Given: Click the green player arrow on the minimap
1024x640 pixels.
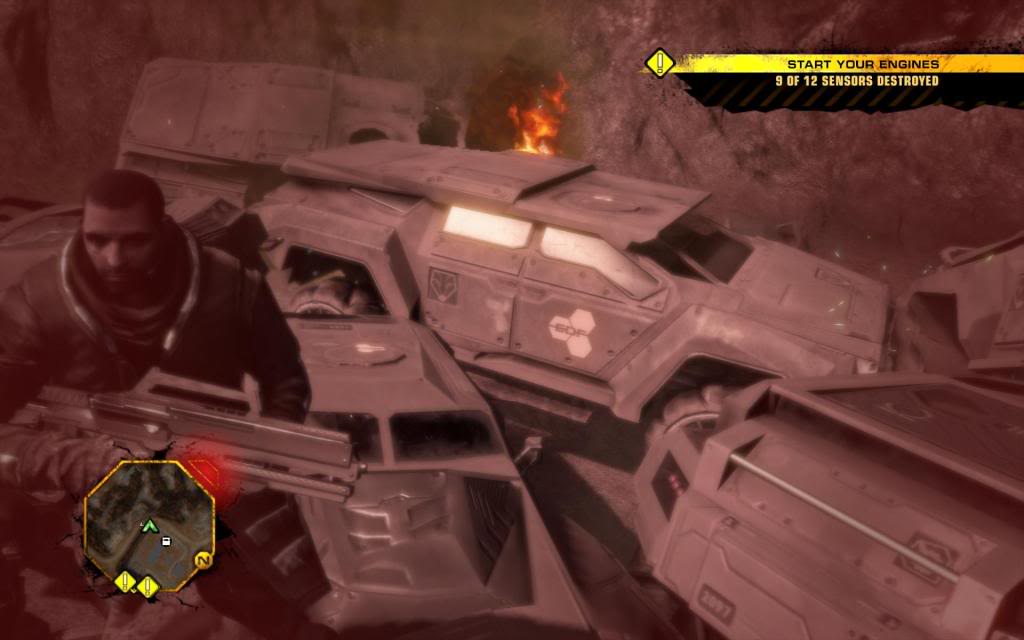Looking at the screenshot, I should tap(150, 524).
